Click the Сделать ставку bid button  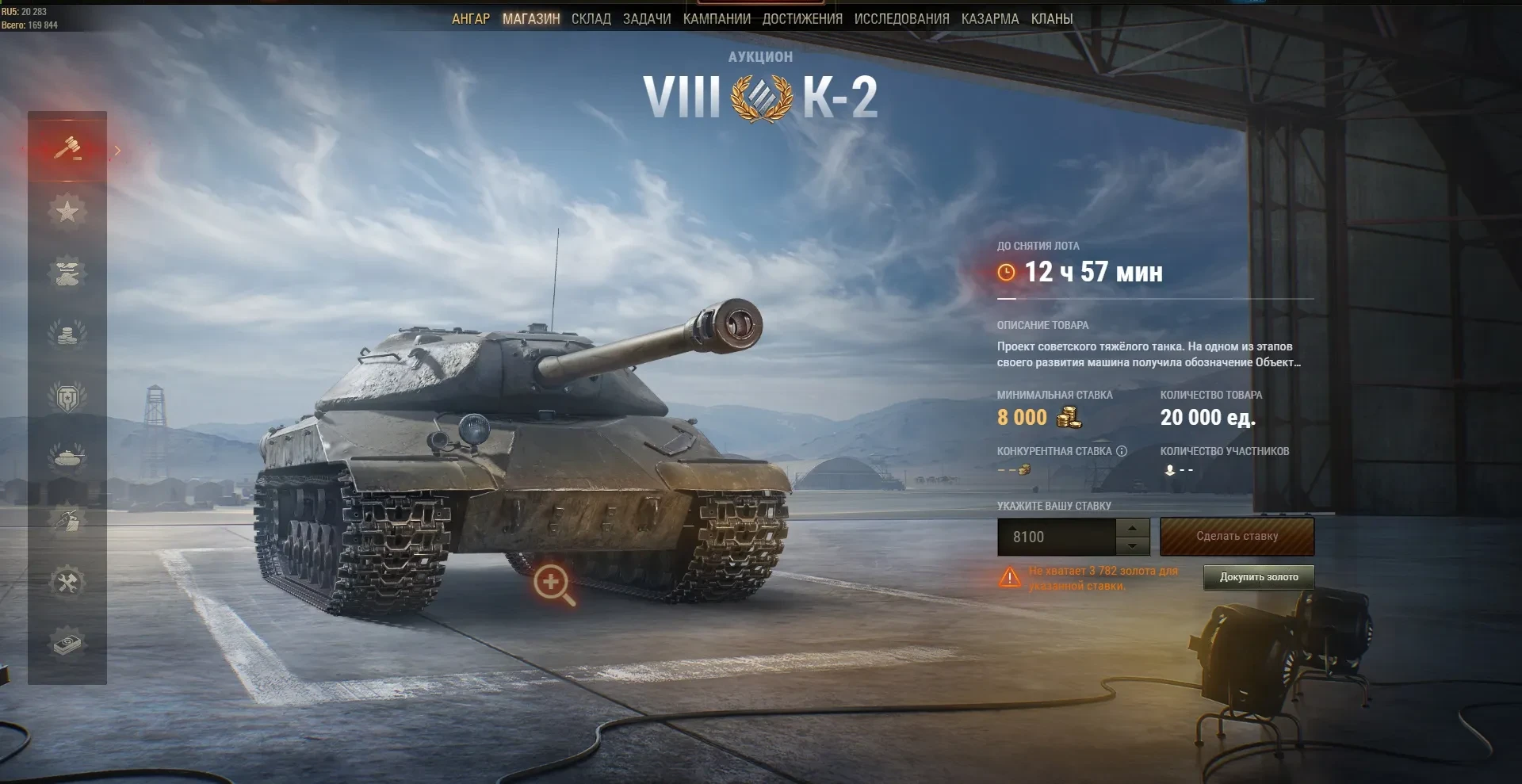[x=1237, y=537]
